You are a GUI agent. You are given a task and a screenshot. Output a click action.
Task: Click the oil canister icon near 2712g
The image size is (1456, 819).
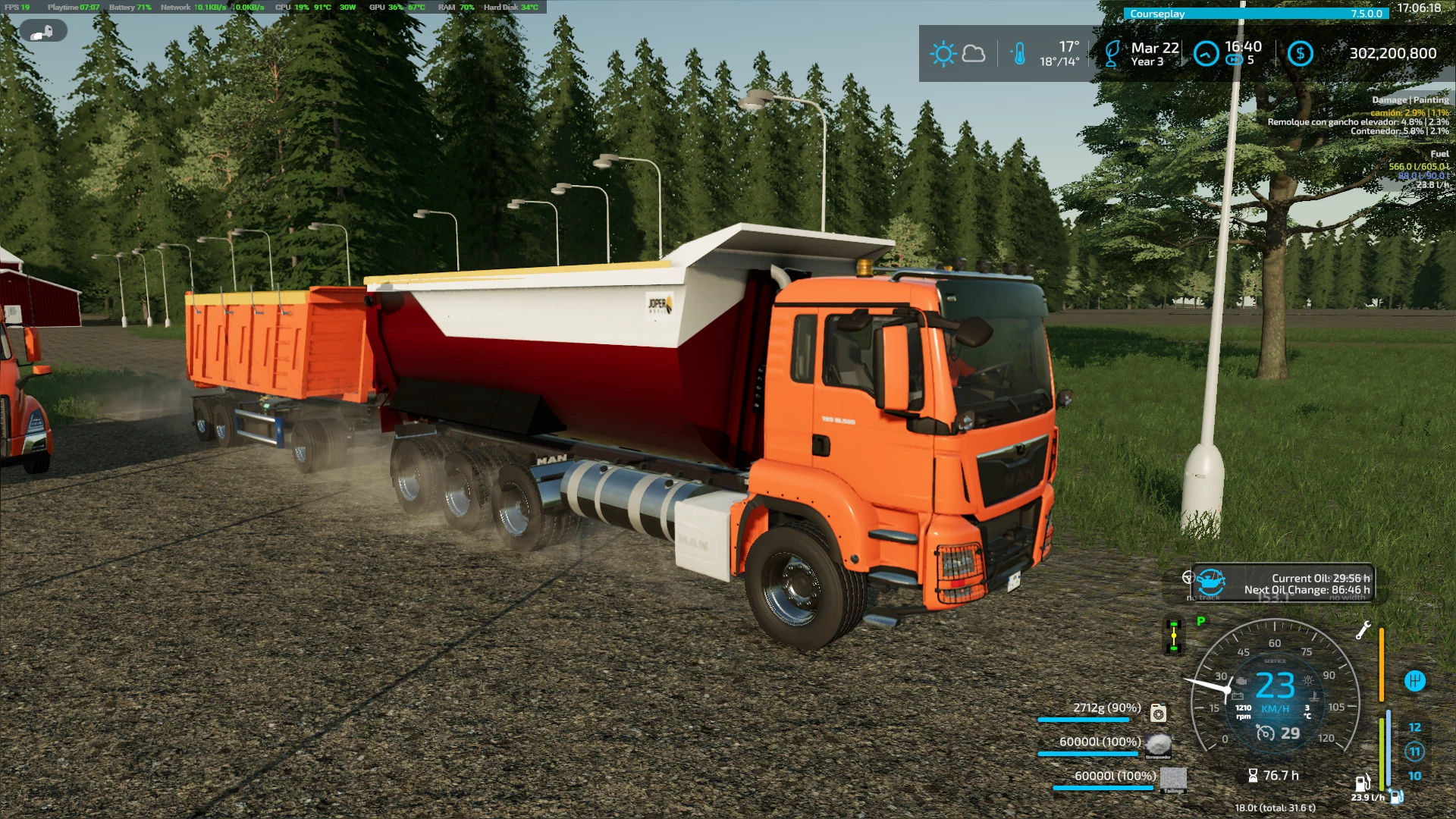[1158, 712]
